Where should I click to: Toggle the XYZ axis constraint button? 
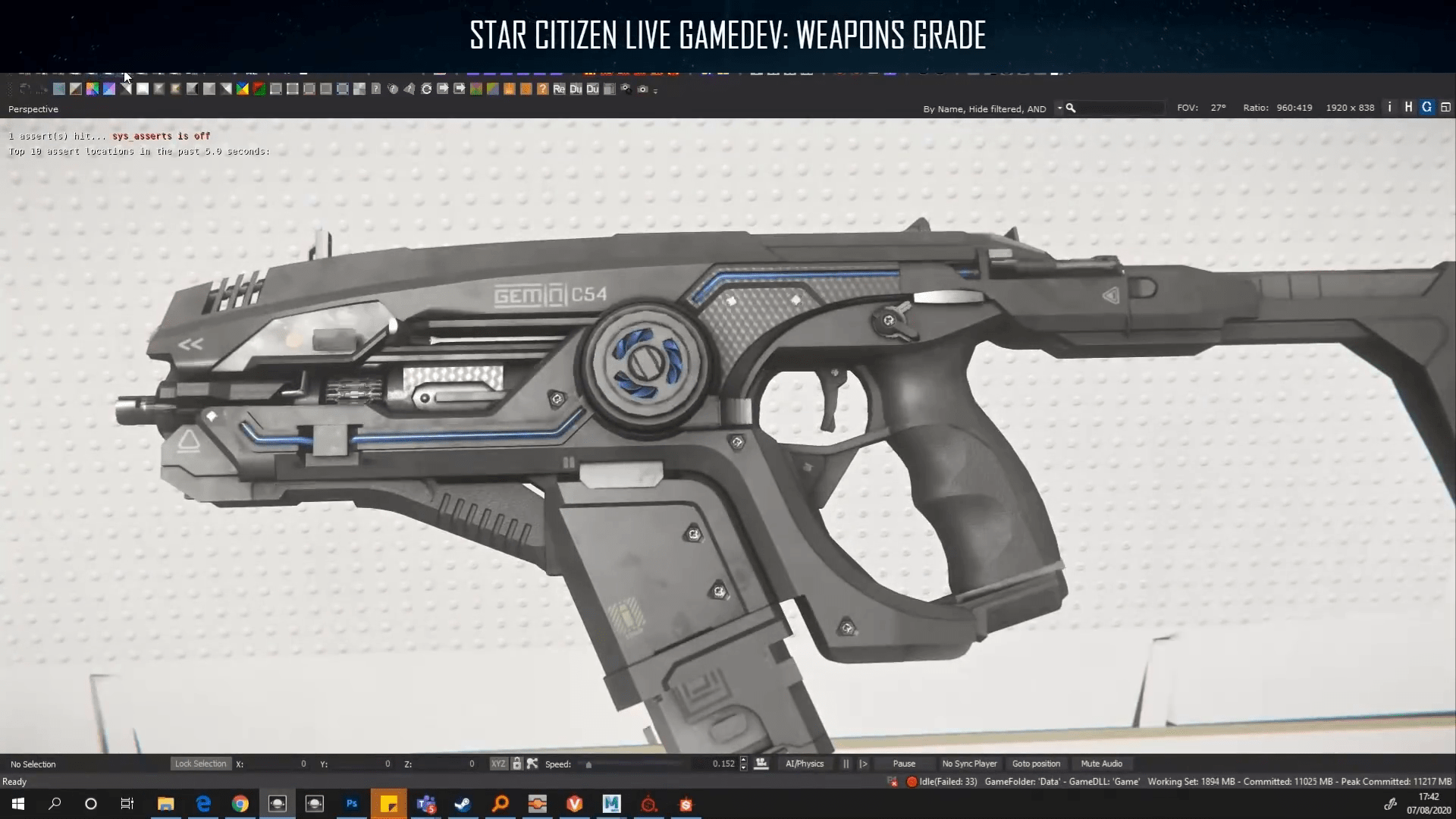498,764
